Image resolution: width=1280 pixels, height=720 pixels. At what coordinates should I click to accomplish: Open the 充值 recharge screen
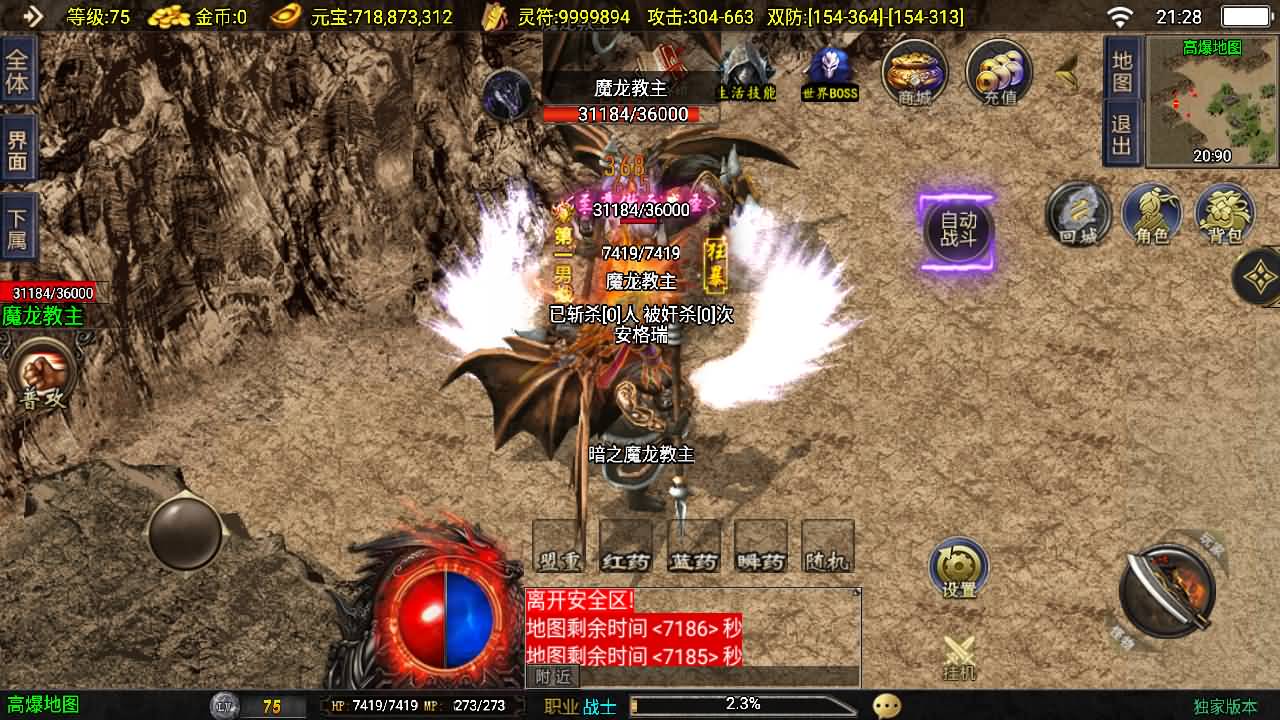pos(999,71)
